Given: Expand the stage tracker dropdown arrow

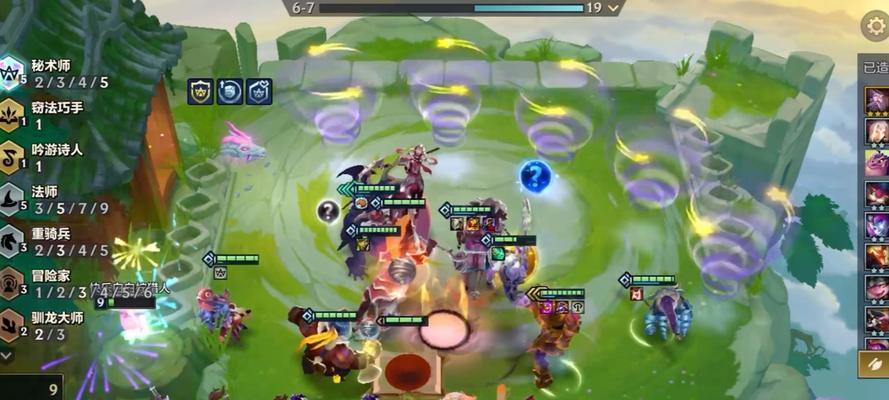Looking at the screenshot, I should [614, 8].
